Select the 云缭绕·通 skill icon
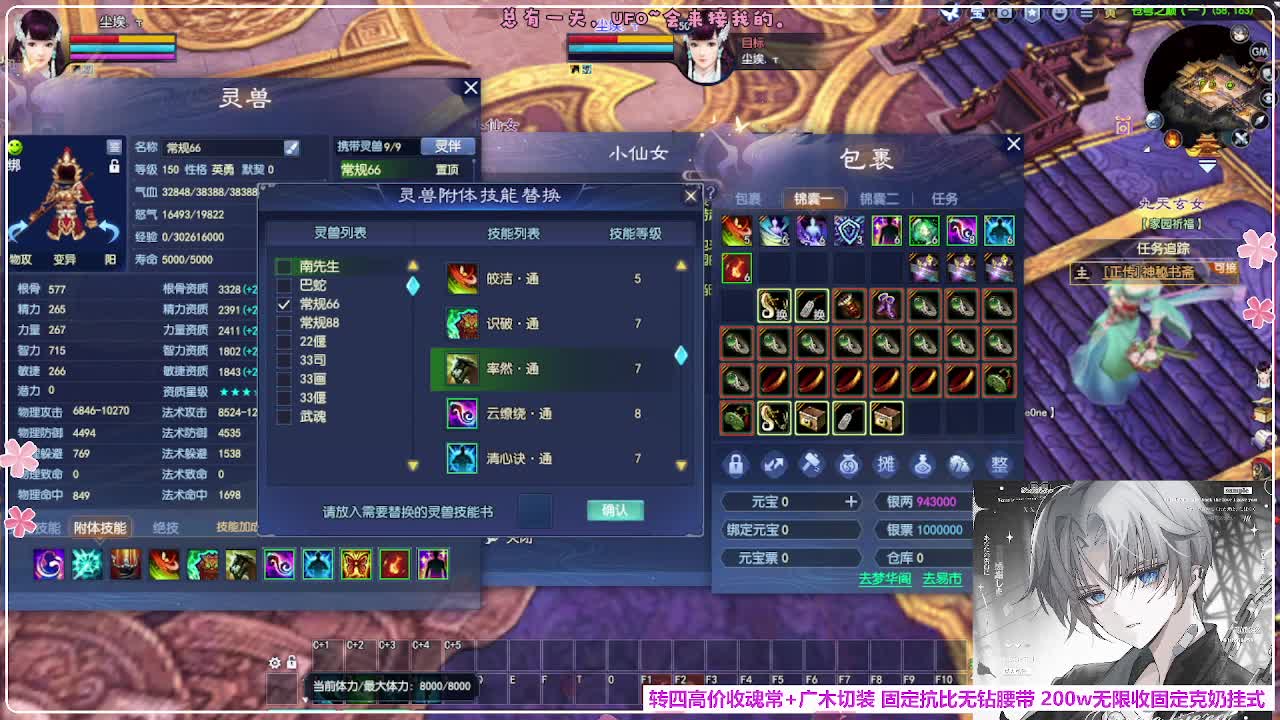The height and width of the screenshot is (720, 1280). [x=461, y=413]
